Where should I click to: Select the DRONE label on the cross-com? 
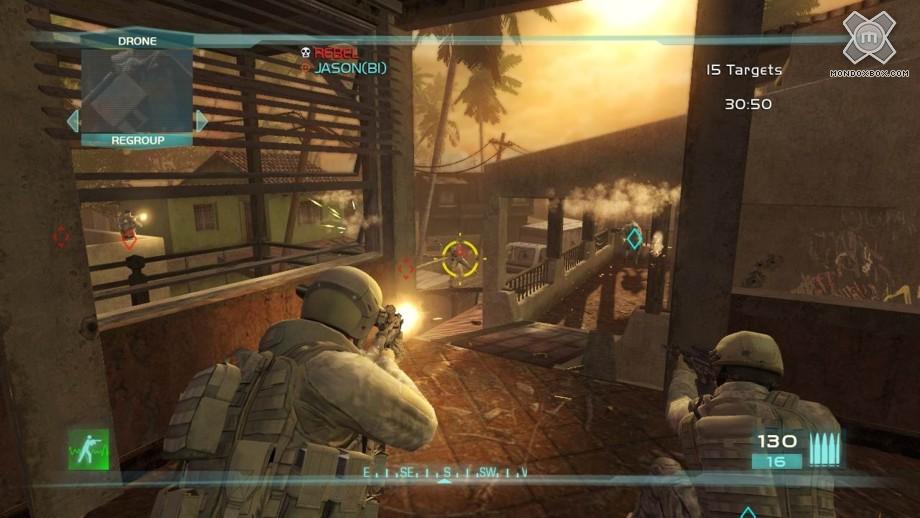(x=136, y=41)
